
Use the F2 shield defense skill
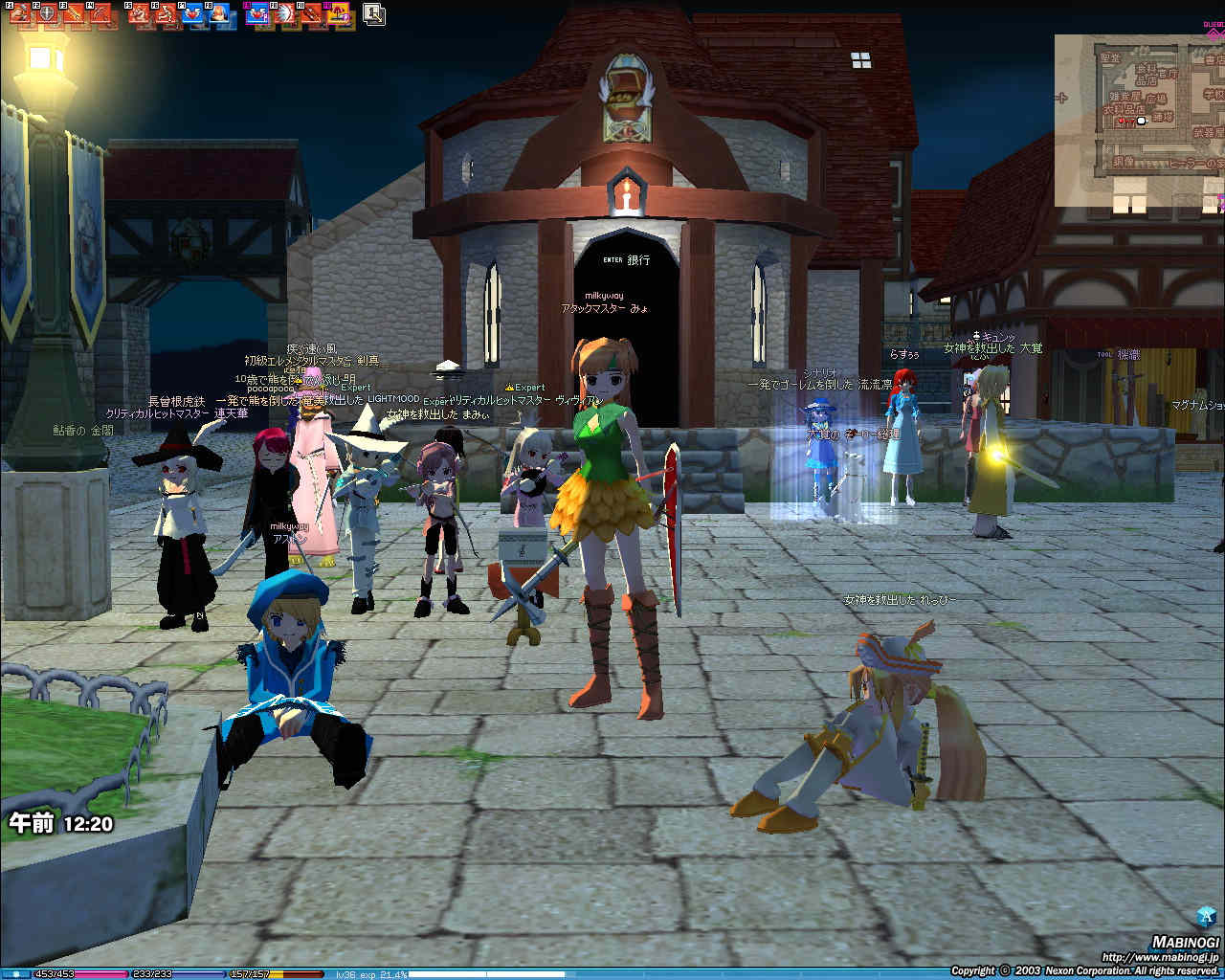46,14
